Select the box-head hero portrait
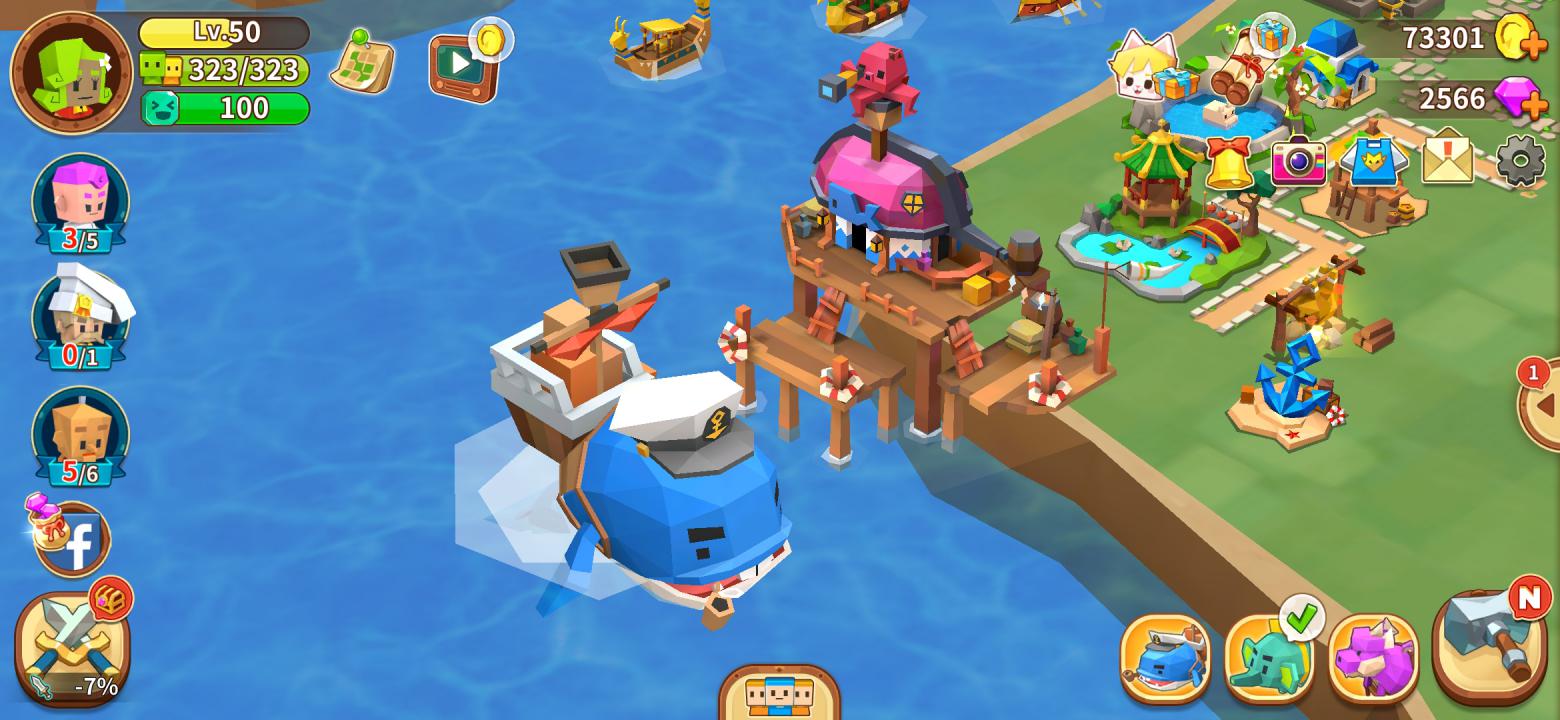Image resolution: width=1560 pixels, height=720 pixels. (80, 436)
